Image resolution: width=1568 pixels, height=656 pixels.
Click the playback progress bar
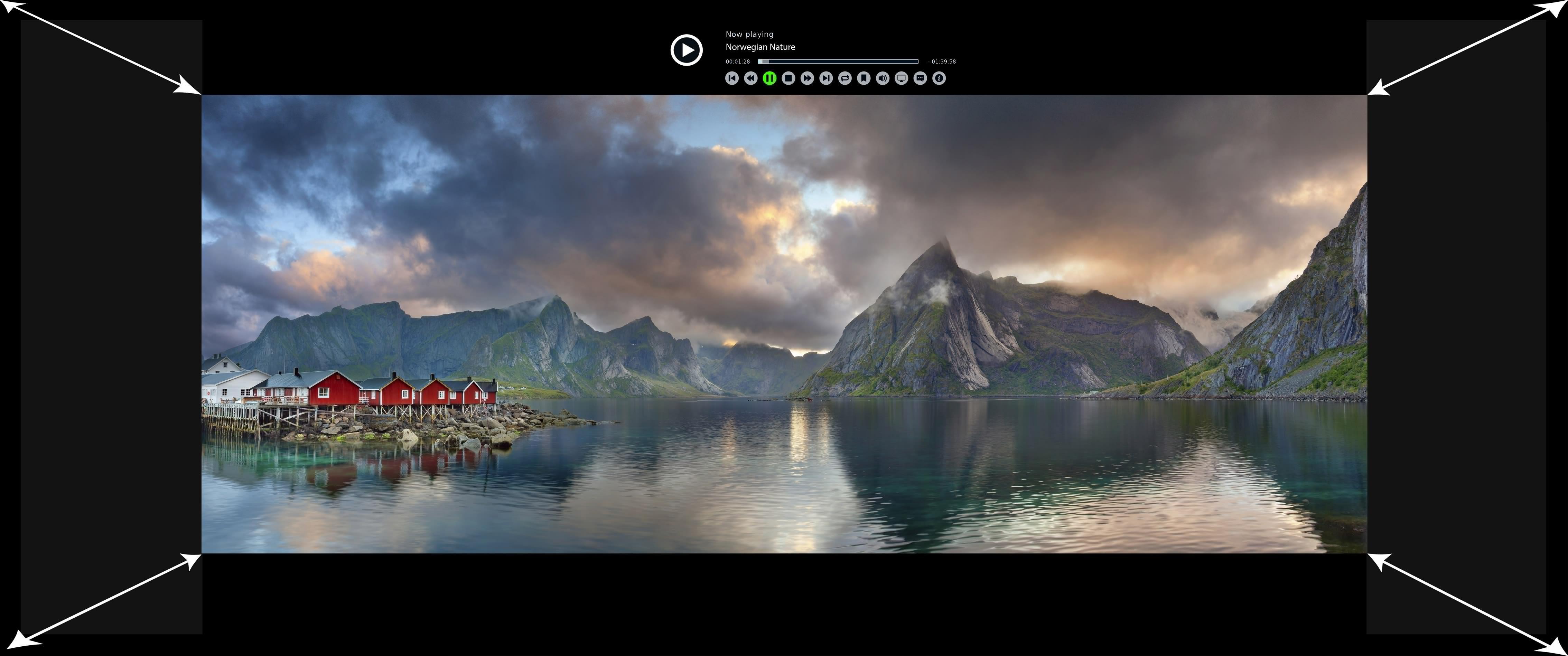point(838,61)
